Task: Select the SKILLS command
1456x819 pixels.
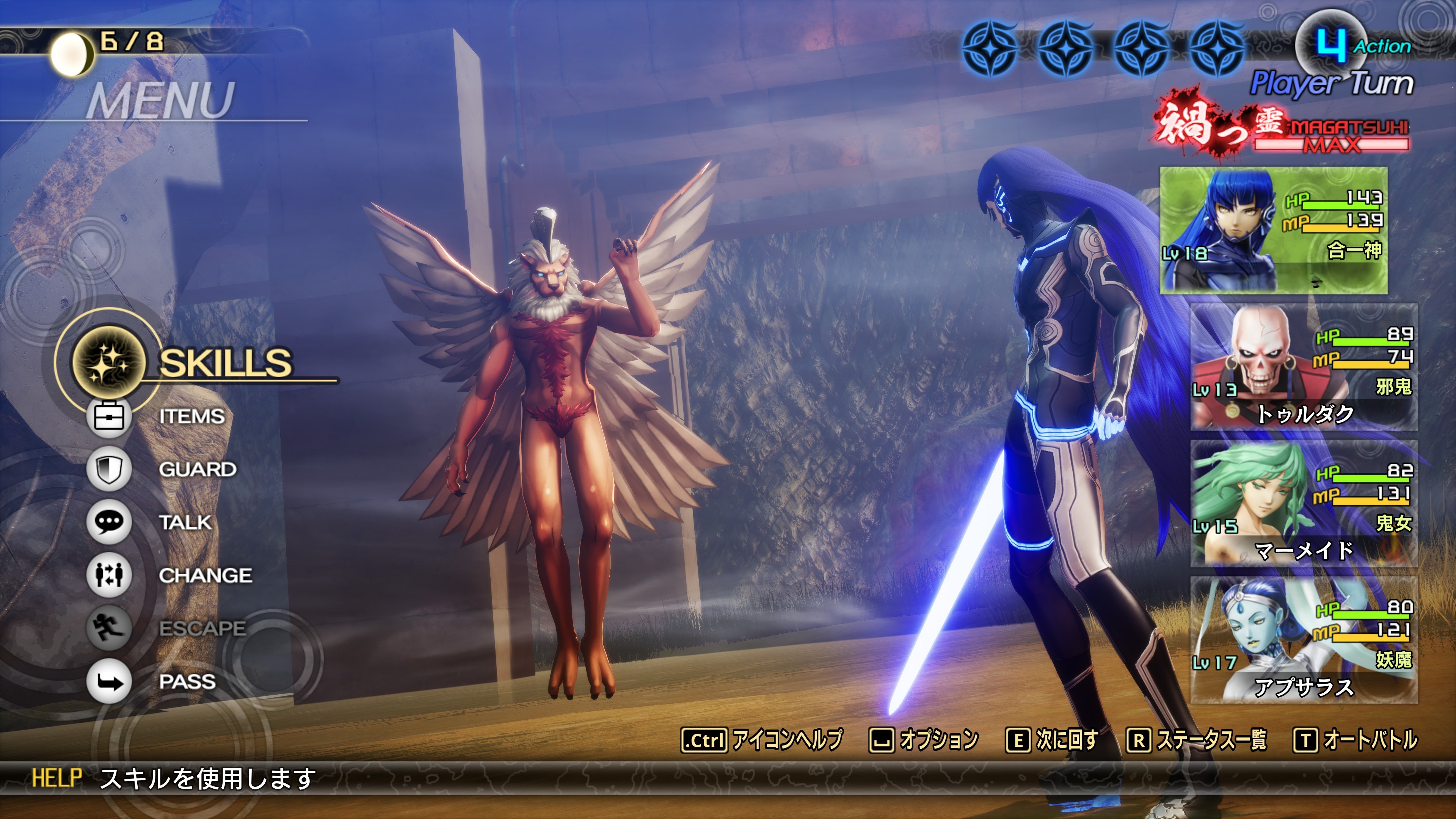Action: [x=225, y=362]
